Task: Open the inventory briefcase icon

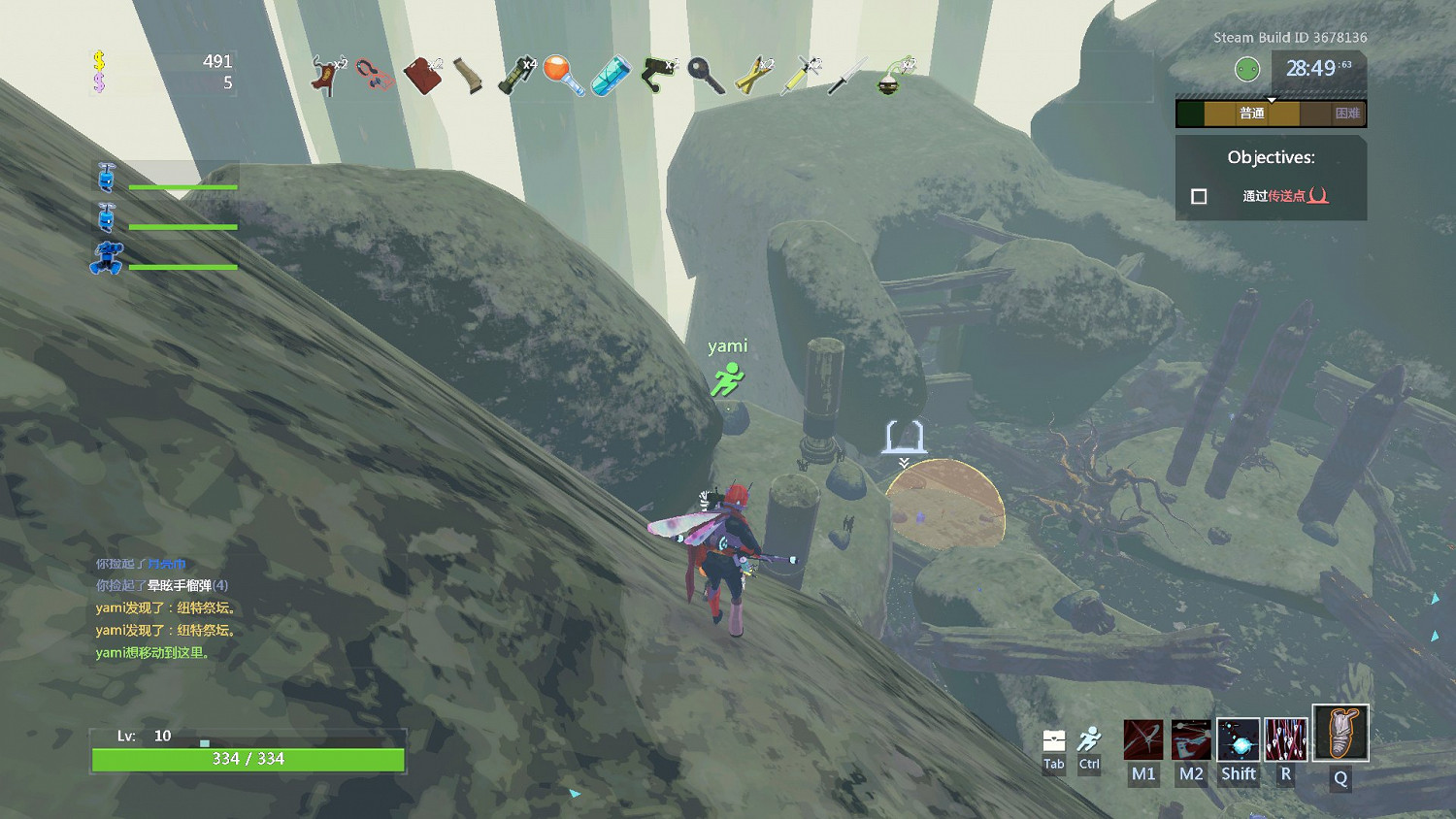Action: (x=1054, y=741)
